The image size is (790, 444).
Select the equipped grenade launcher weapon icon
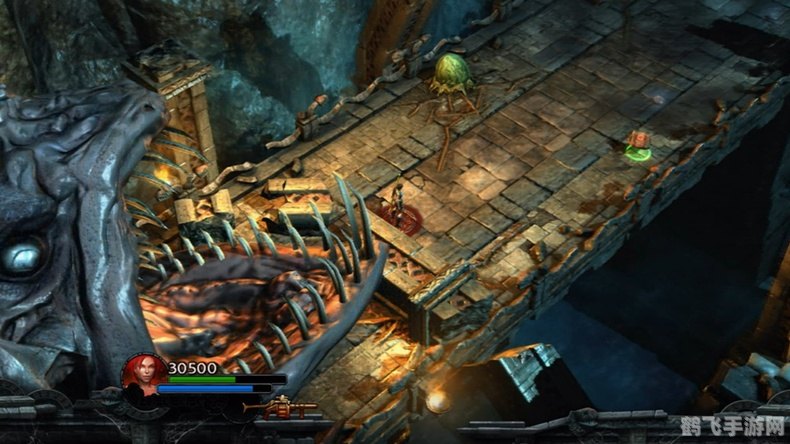tap(281, 407)
